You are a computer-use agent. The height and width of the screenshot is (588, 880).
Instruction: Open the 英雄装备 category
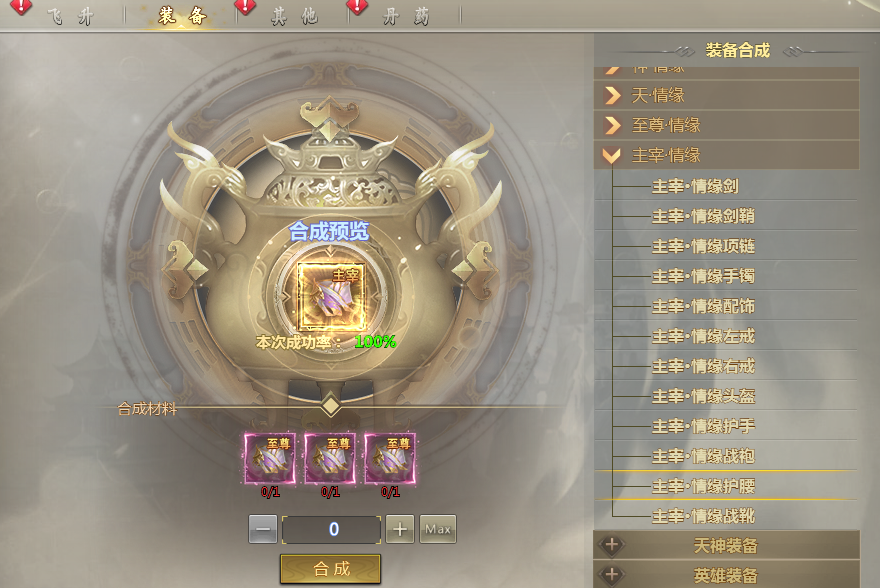point(726,576)
